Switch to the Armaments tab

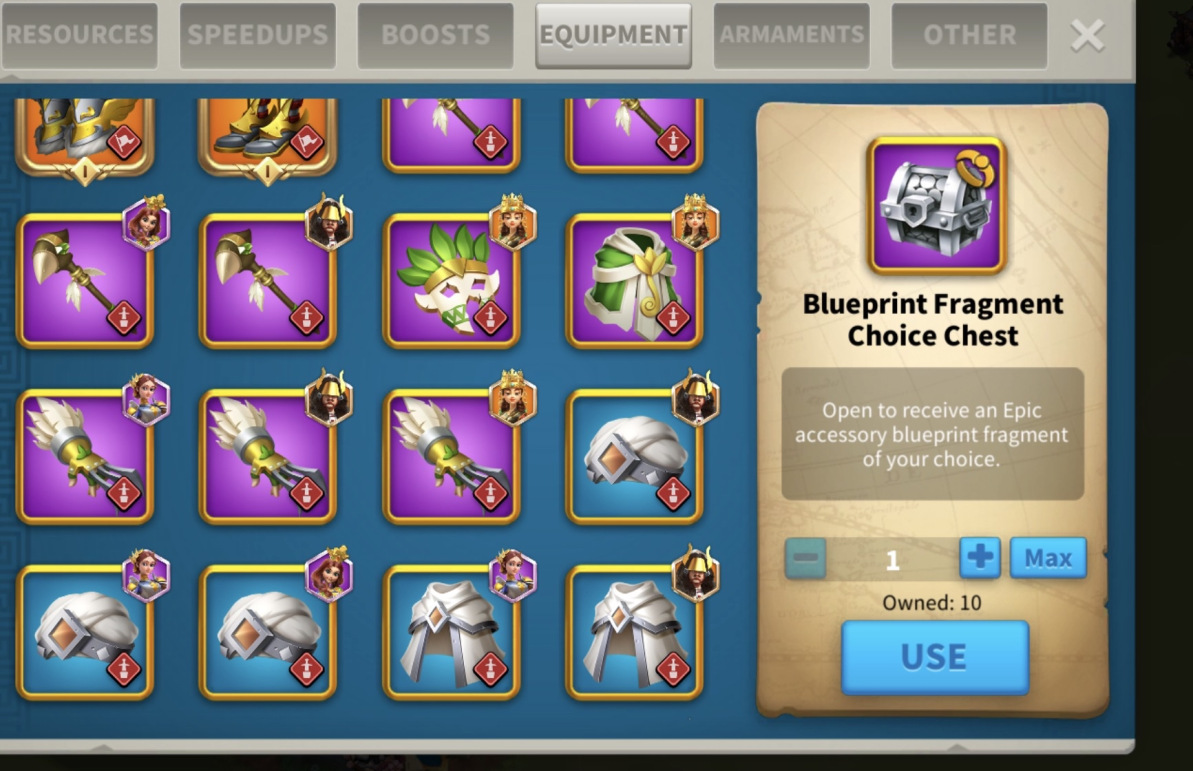coord(791,35)
